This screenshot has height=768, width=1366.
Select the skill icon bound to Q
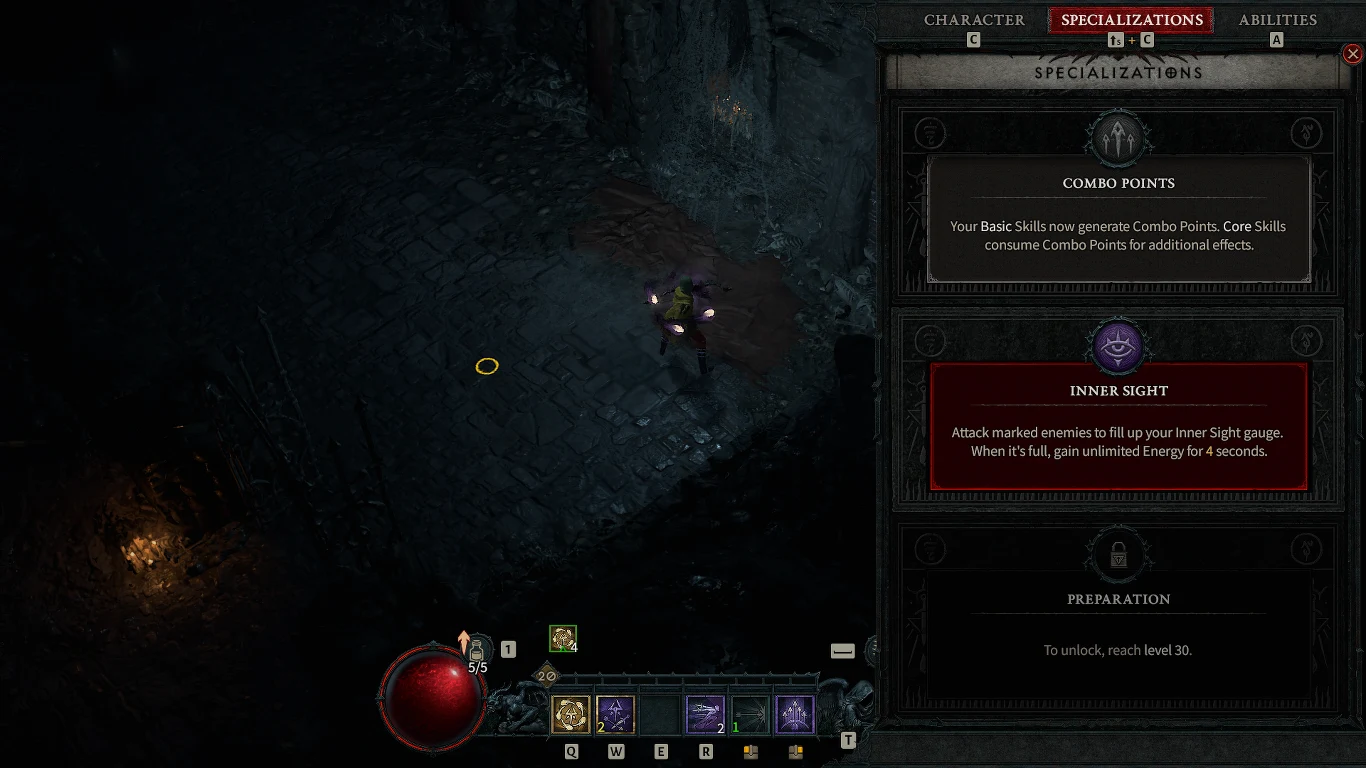(571, 713)
